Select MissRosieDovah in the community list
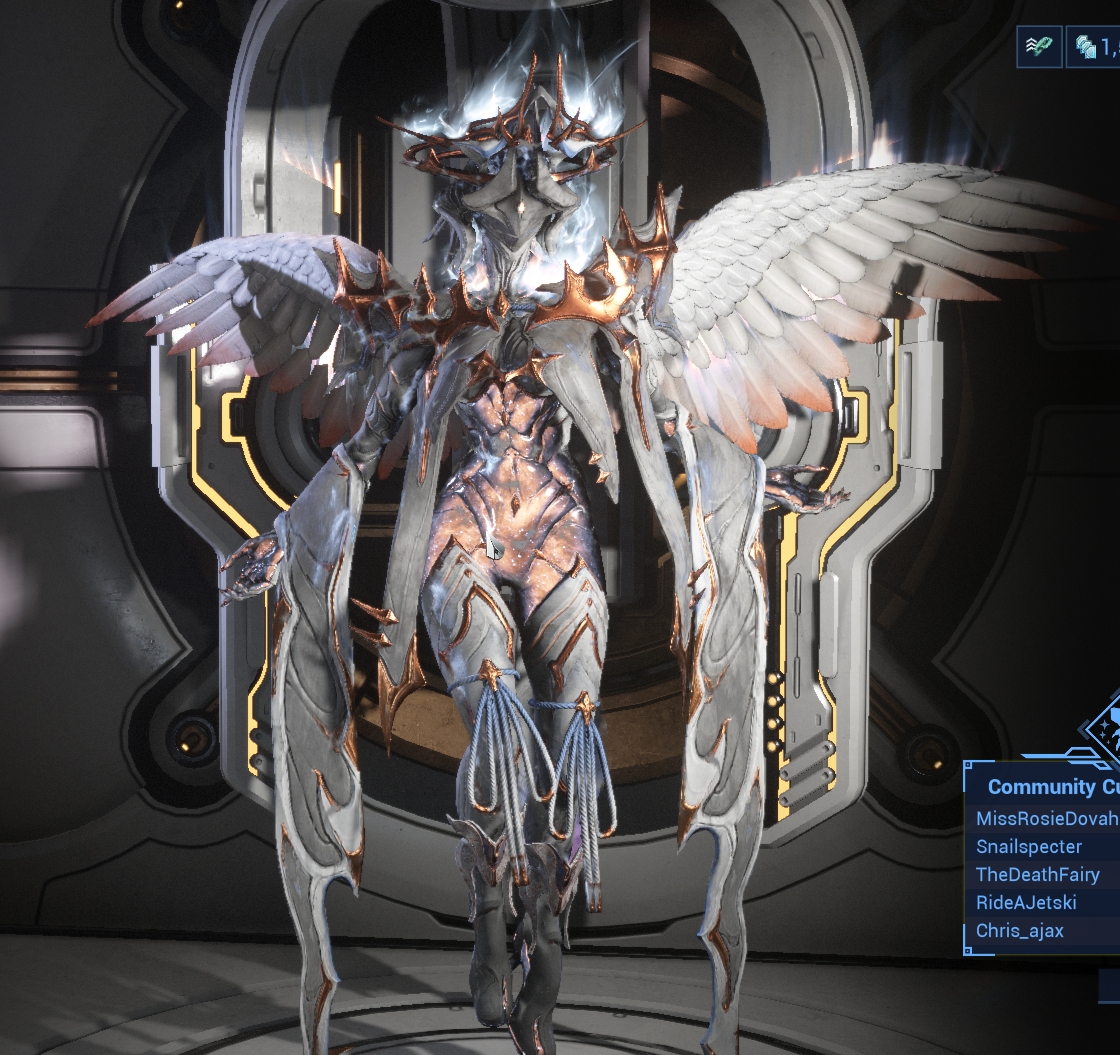Viewport: 1120px width, 1055px height. (x=1046, y=819)
